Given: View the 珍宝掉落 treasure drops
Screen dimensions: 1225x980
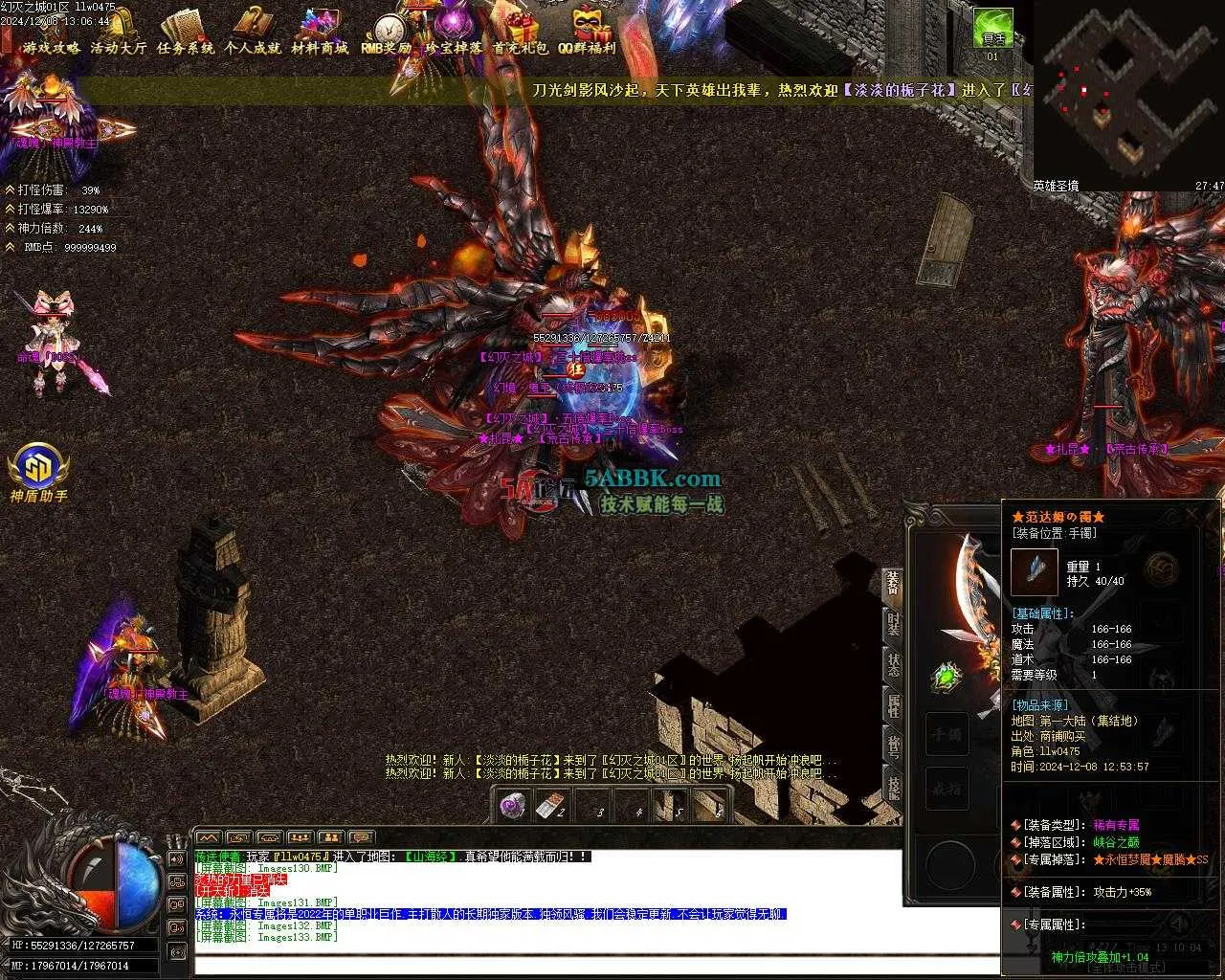Looking at the screenshot, I should click(454, 33).
